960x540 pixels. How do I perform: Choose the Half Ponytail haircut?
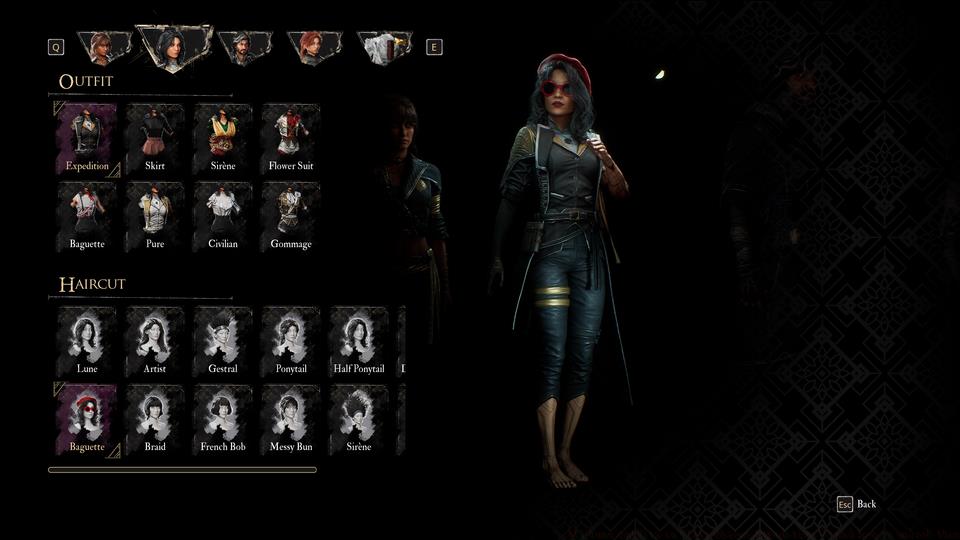pos(359,341)
